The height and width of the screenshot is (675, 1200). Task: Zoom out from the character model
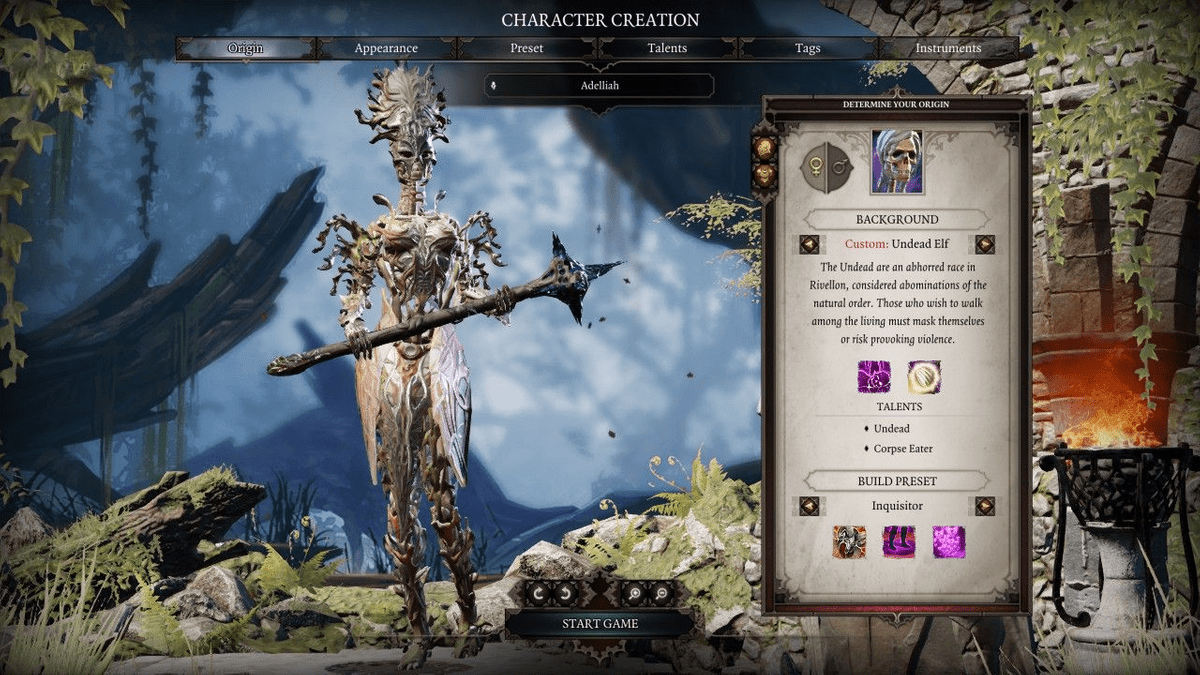coord(659,594)
